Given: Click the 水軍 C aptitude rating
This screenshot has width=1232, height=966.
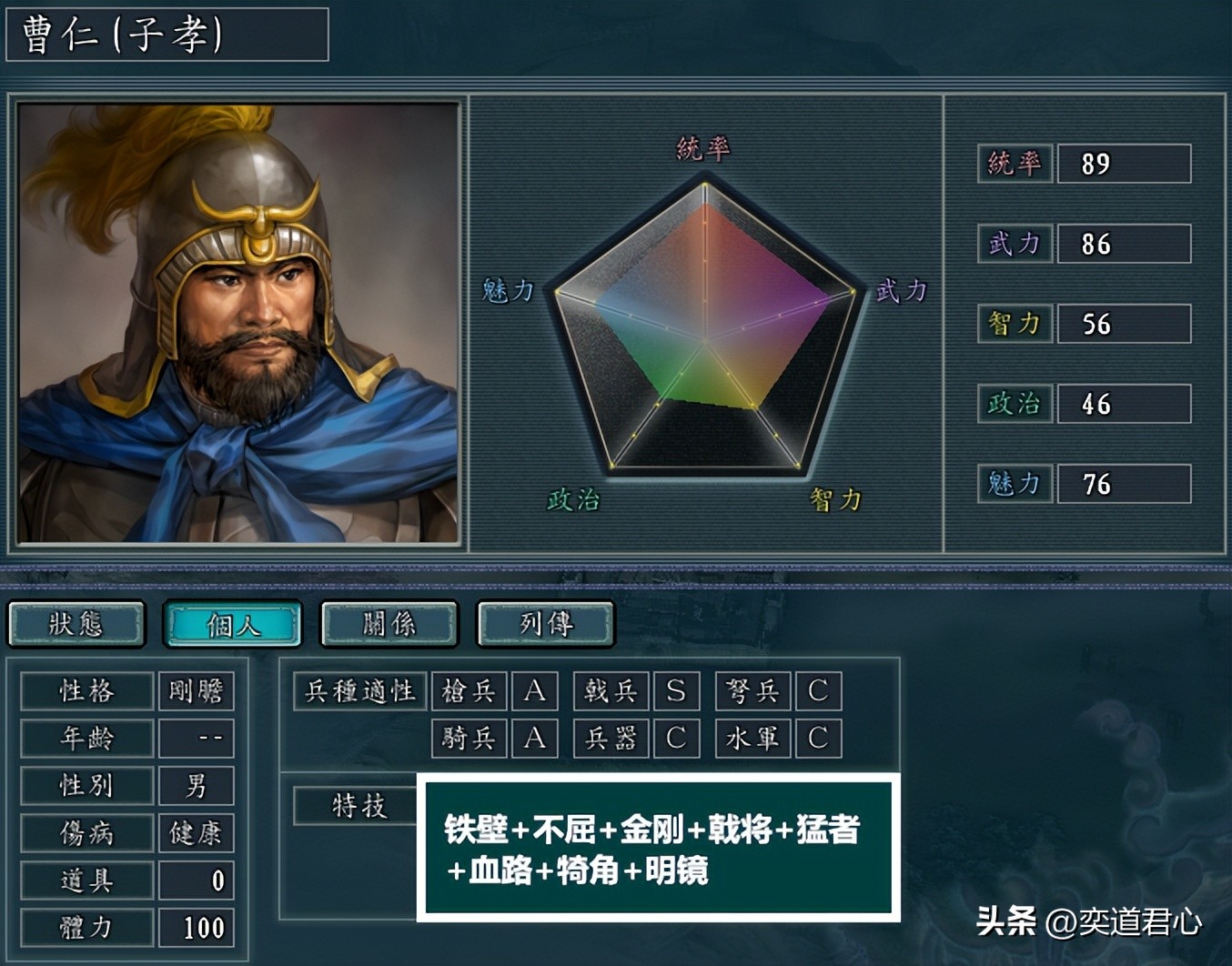Looking at the screenshot, I should pyautogui.click(x=818, y=739).
